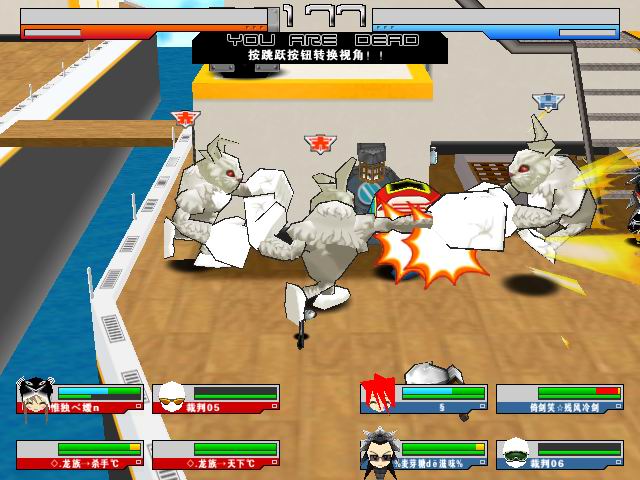Select the 惟独べ缓n player panel
Image resolution: width=640 pixels, height=480 pixels.
pos(80,399)
